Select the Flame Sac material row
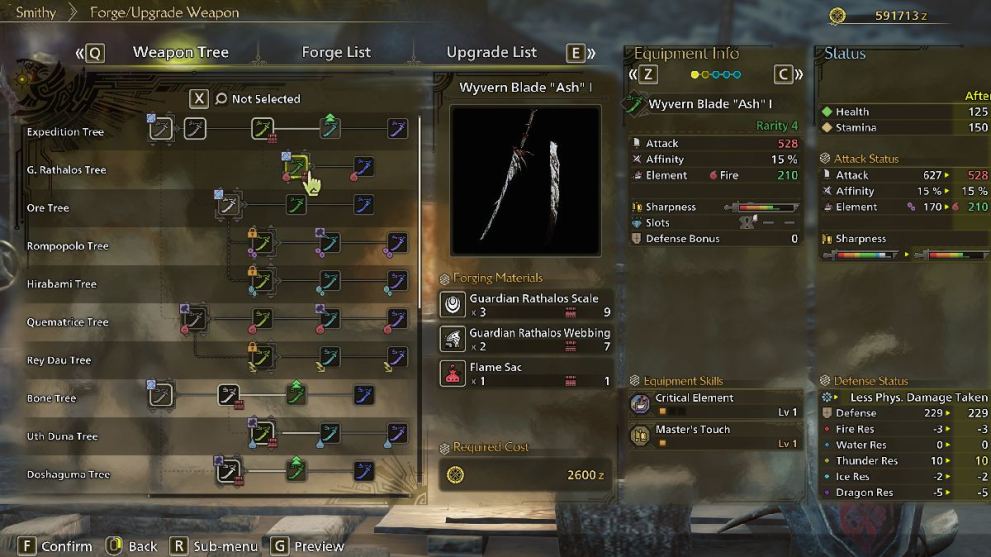 [526, 373]
